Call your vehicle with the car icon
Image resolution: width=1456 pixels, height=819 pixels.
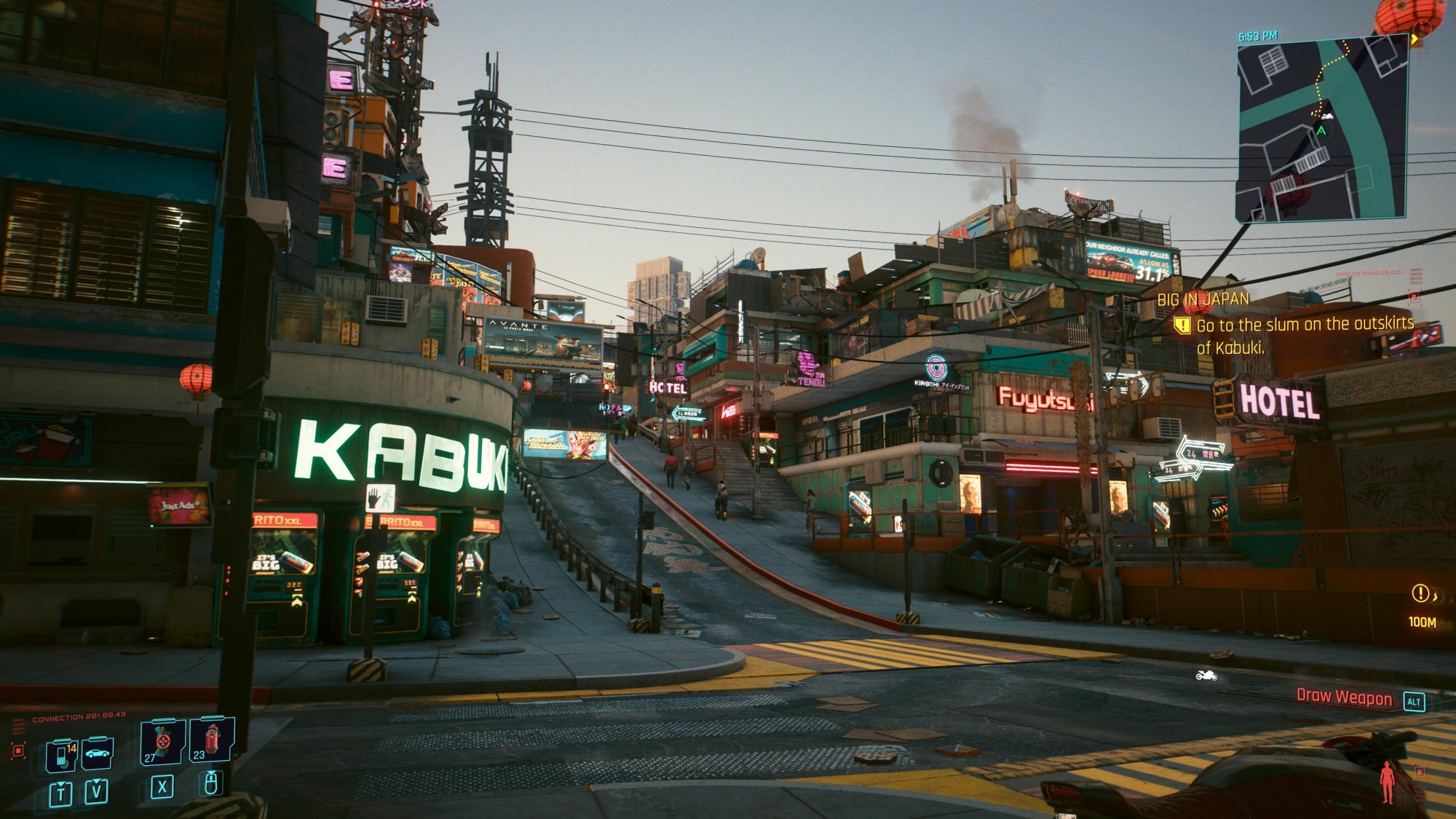(x=97, y=753)
